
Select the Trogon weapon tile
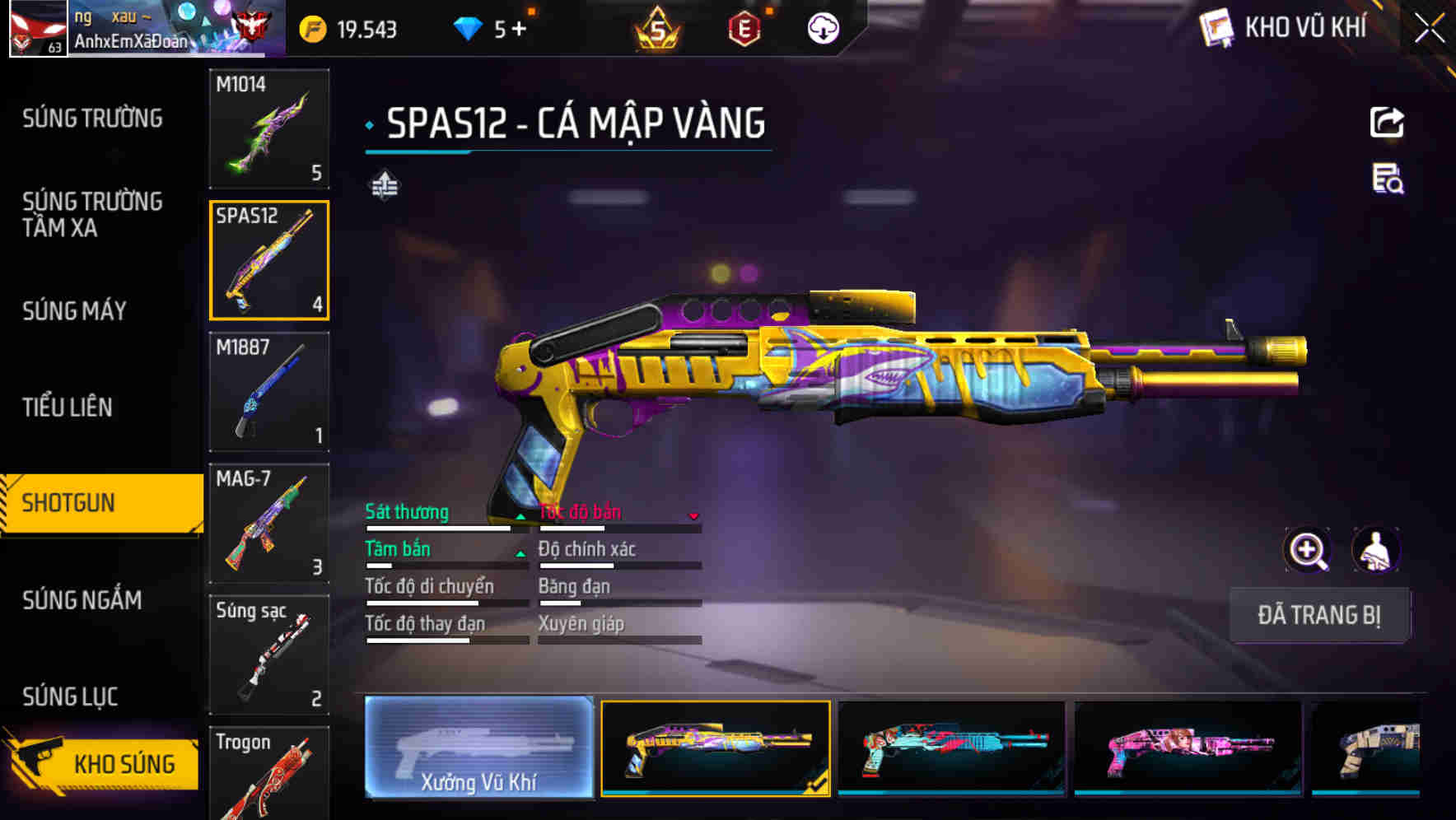269,774
